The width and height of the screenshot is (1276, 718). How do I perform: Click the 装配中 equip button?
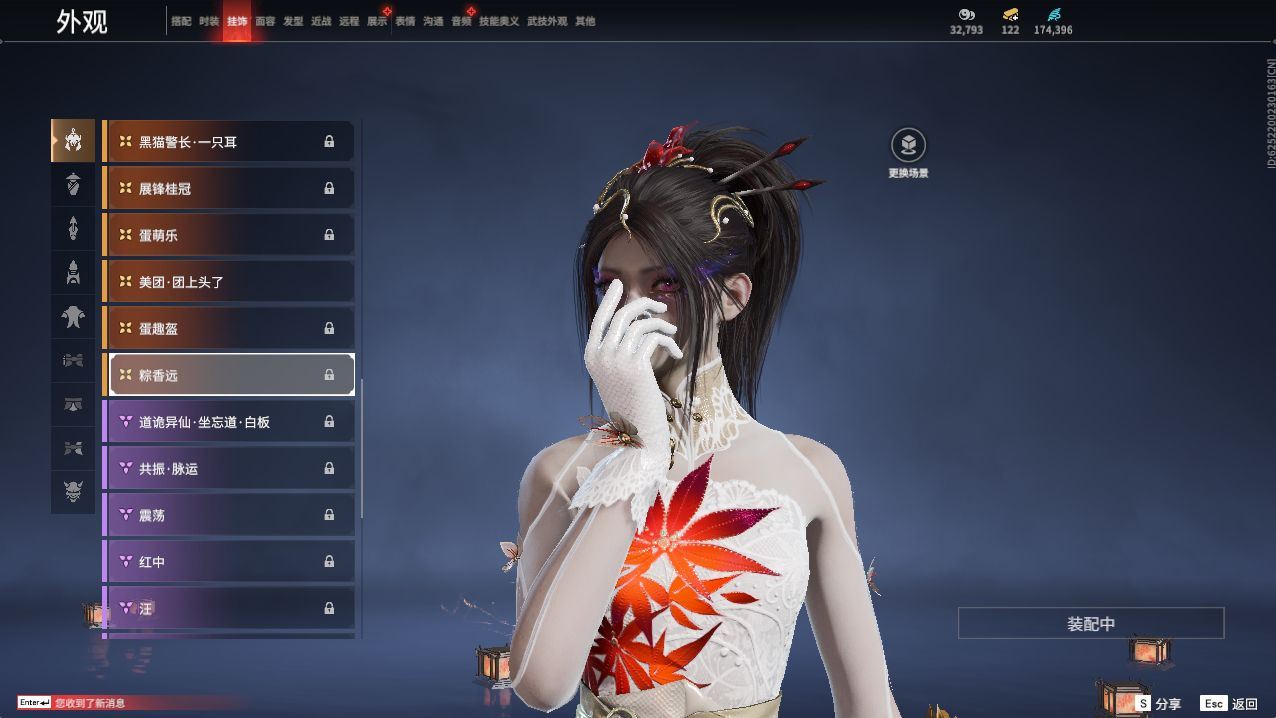click(x=1091, y=624)
